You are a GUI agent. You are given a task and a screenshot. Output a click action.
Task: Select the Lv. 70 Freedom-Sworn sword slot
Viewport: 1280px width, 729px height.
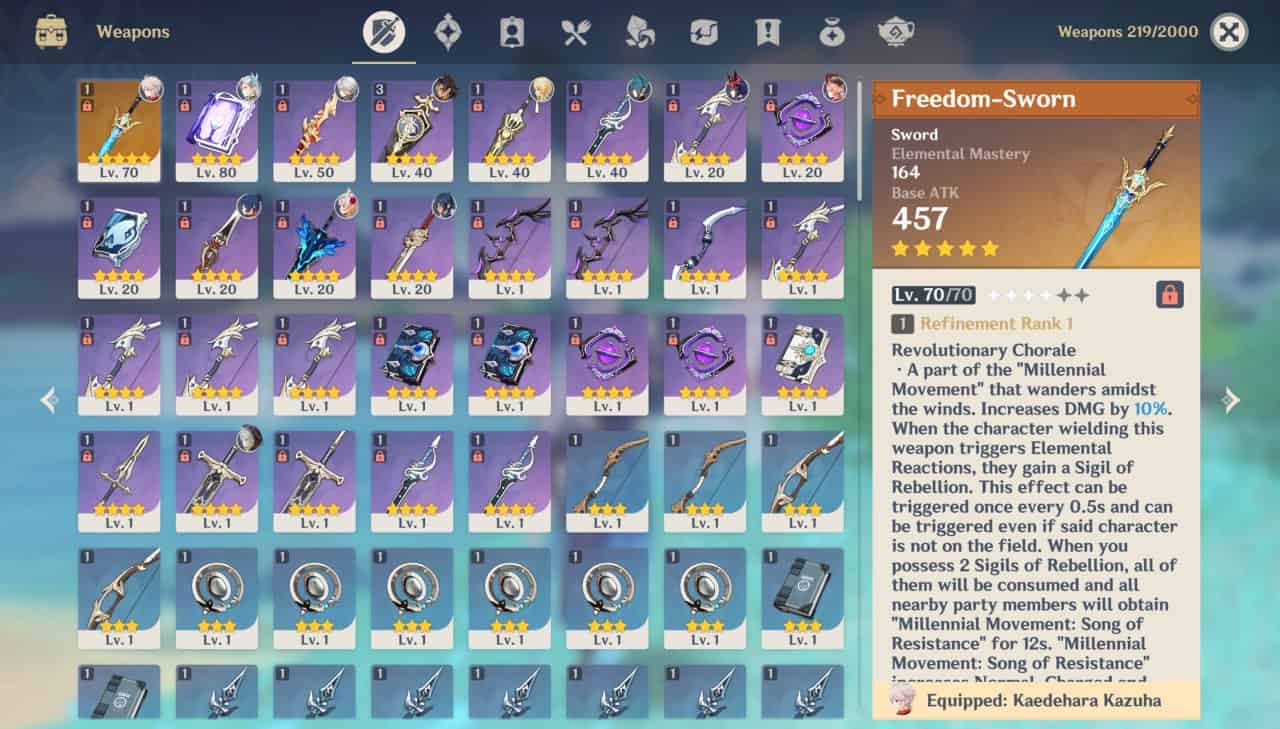(x=119, y=130)
